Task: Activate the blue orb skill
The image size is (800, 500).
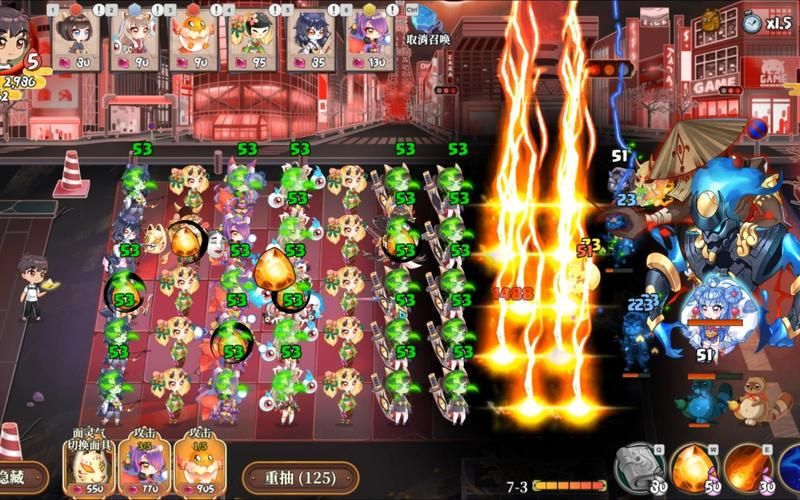Action: 790,468
